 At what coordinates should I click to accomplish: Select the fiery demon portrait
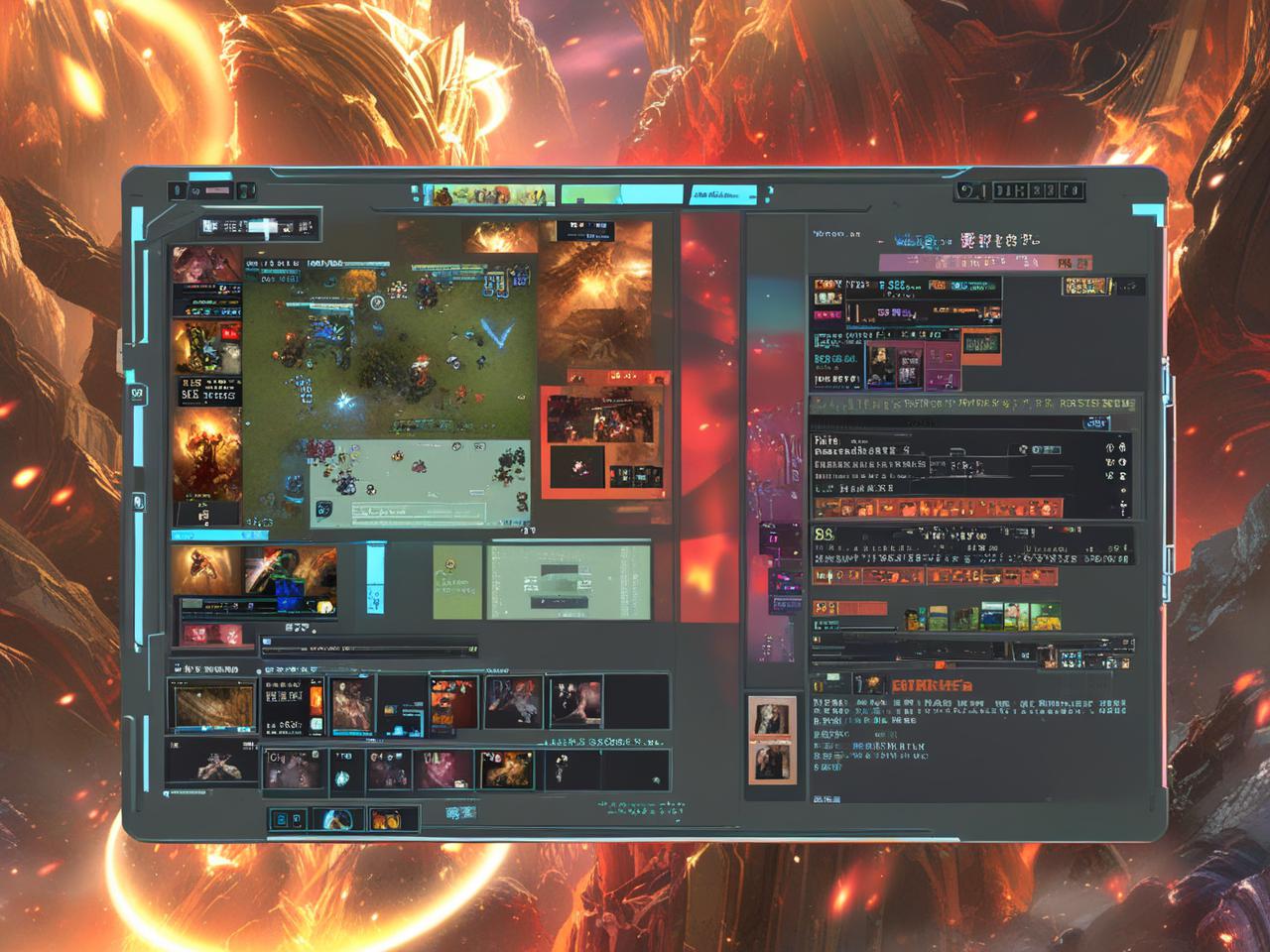(x=205, y=456)
